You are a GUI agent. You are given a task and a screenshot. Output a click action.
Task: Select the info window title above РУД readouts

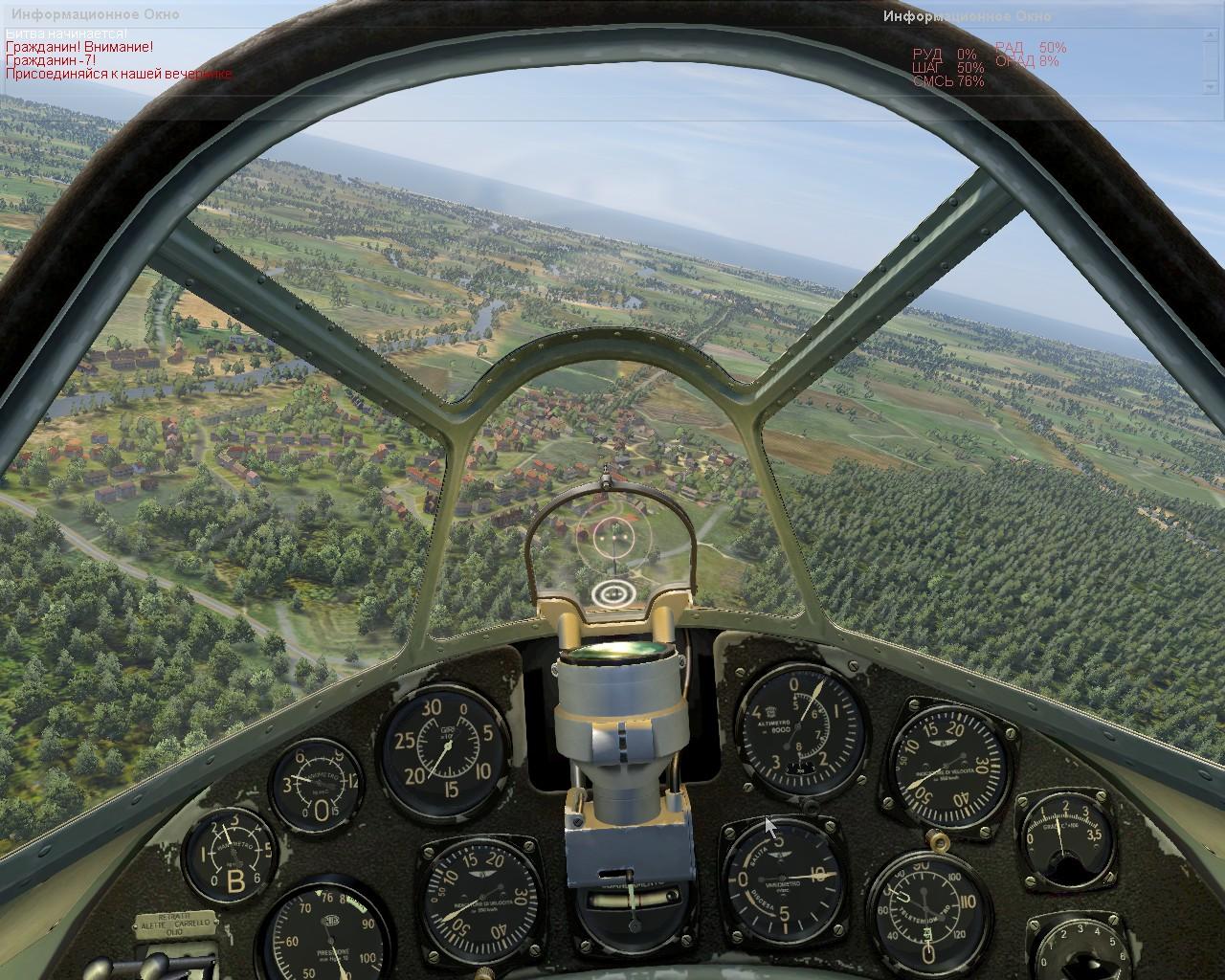pyautogui.click(x=967, y=15)
